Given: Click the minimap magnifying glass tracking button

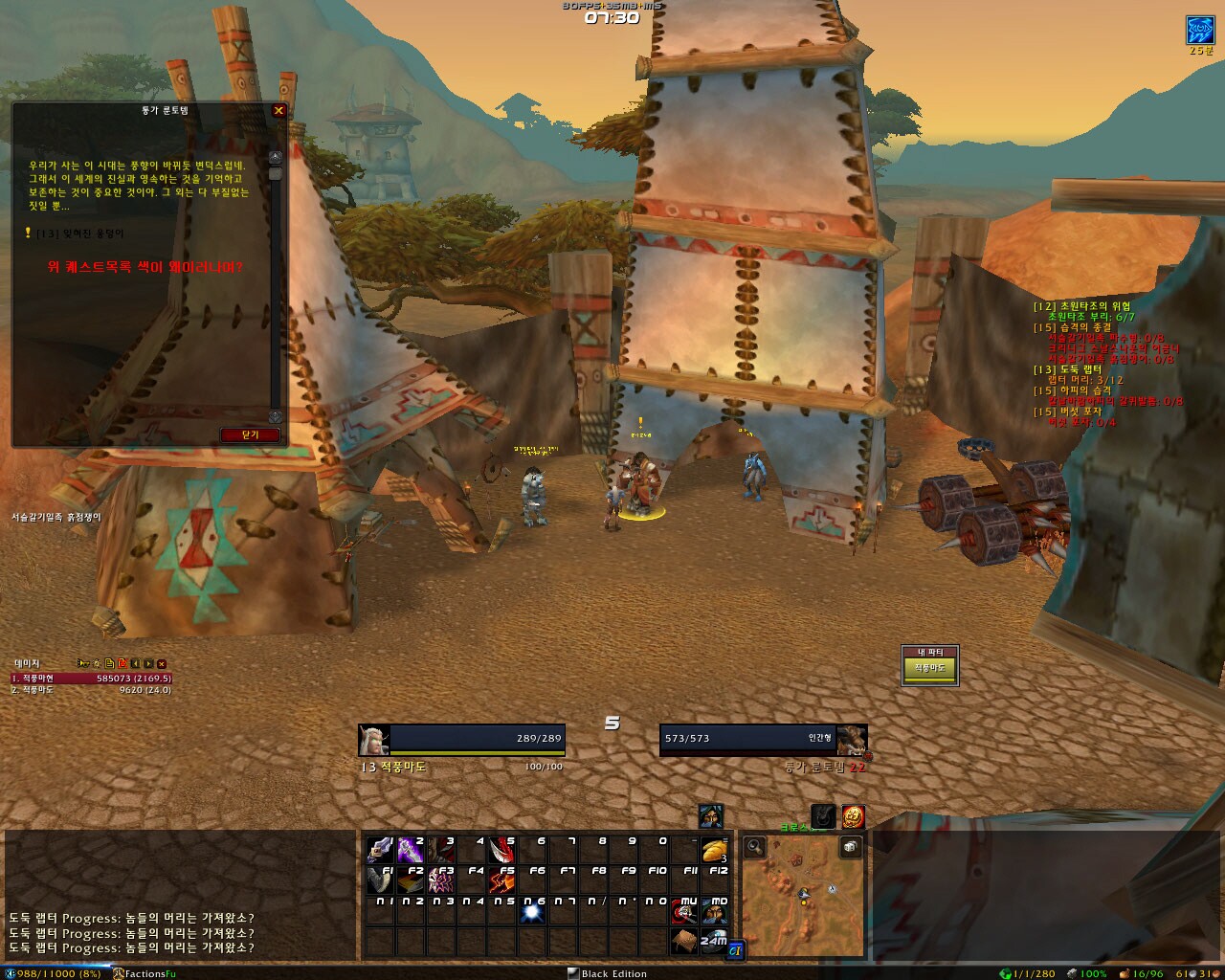Looking at the screenshot, I should coord(755,846).
